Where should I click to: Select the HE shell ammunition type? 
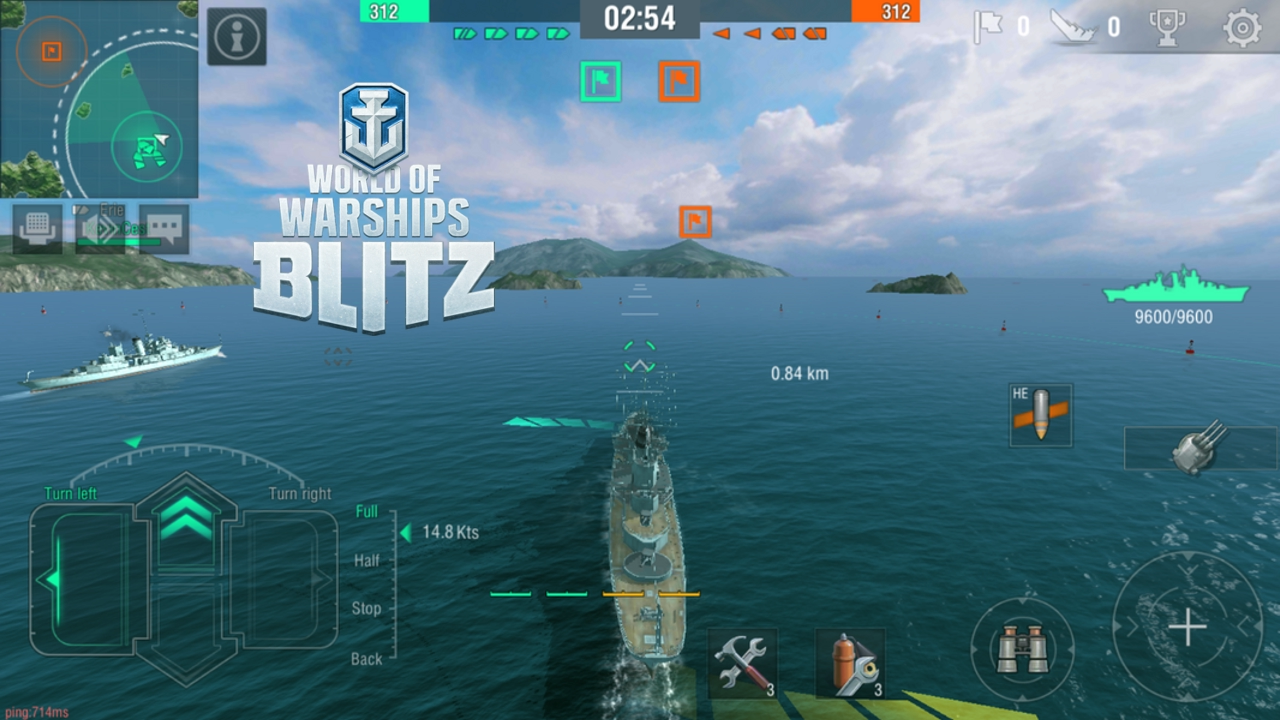tap(1040, 414)
